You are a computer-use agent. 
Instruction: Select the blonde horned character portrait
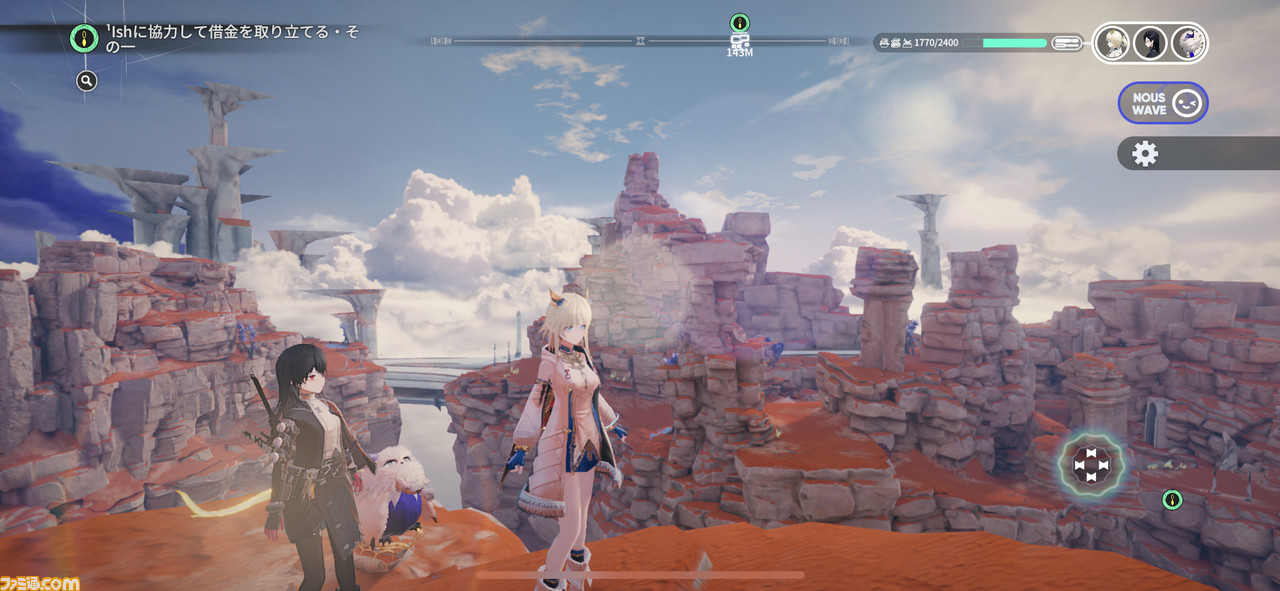point(1112,43)
